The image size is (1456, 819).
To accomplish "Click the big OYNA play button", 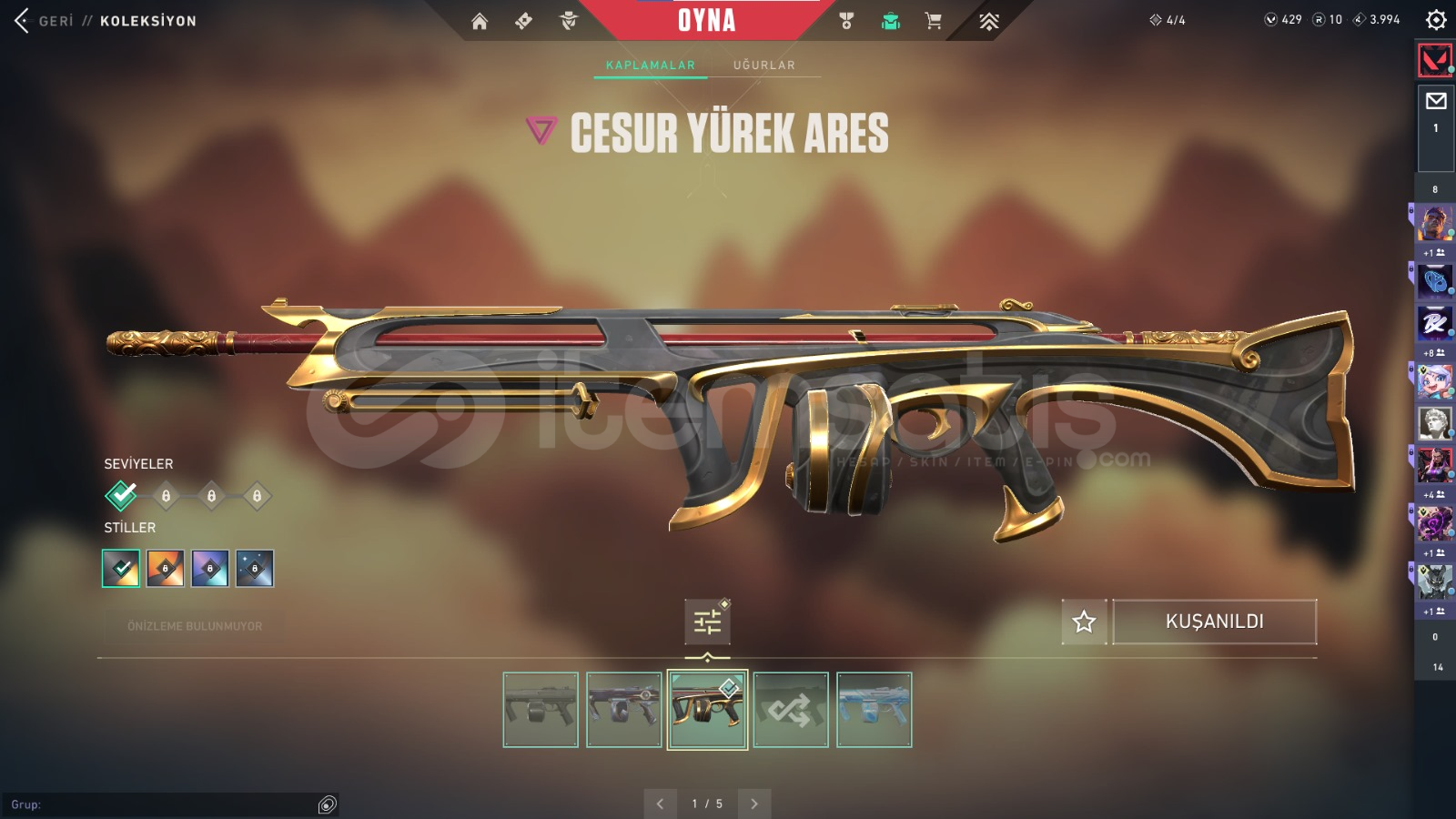I will [706, 20].
